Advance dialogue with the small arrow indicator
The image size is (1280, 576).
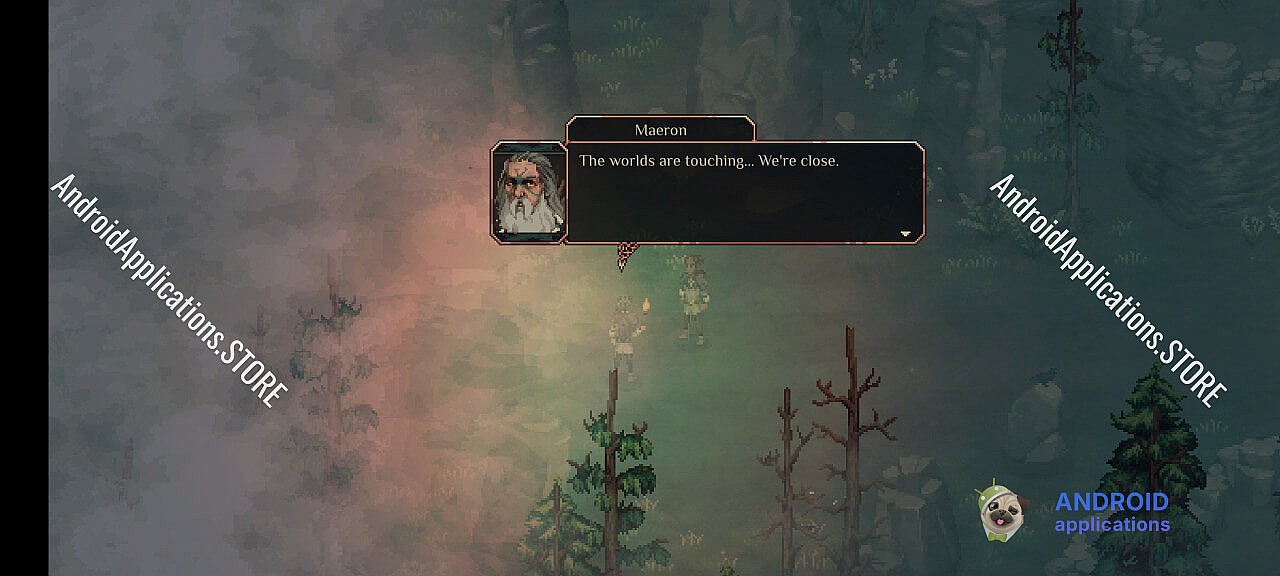pyautogui.click(x=905, y=233)
